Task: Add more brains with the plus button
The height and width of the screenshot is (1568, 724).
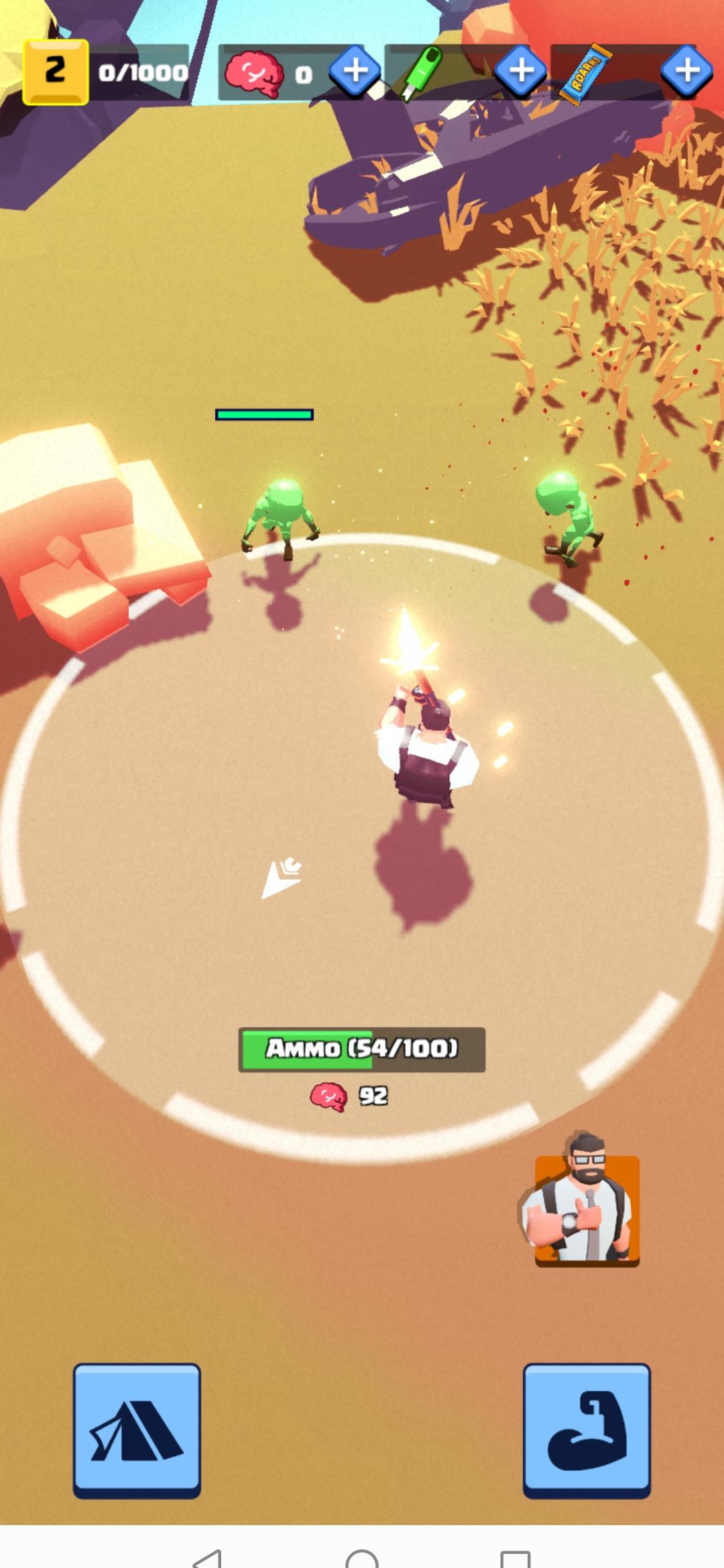Action: [x=355, y=70]
